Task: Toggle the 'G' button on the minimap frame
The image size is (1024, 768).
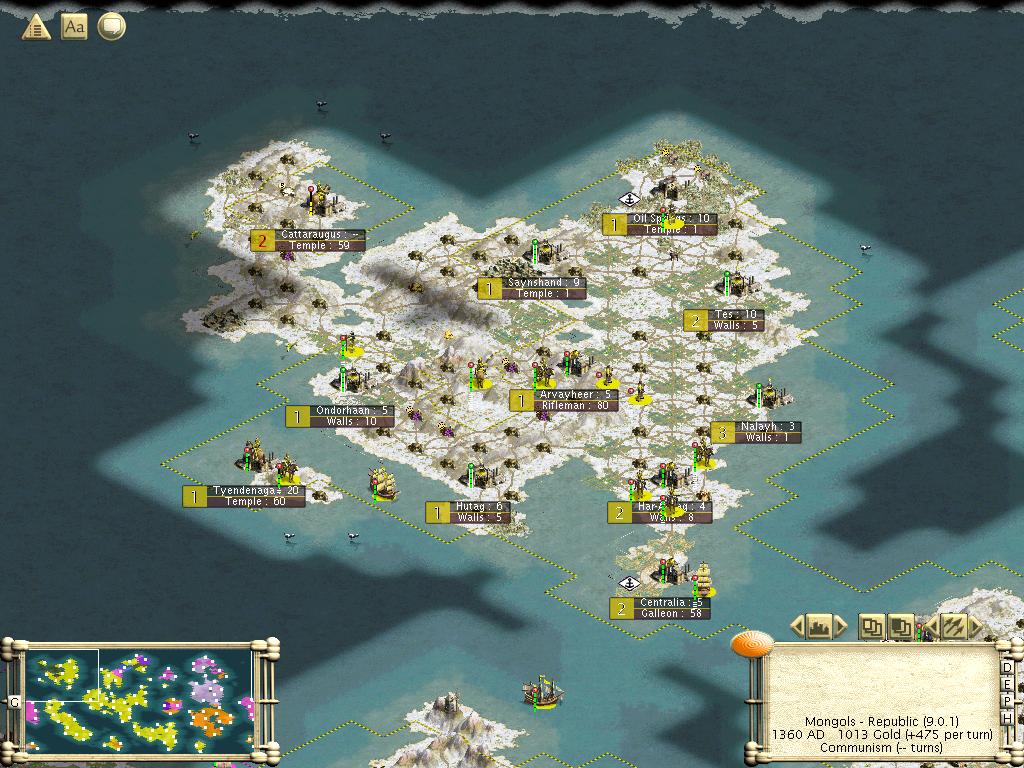Action: pos(15,702)
